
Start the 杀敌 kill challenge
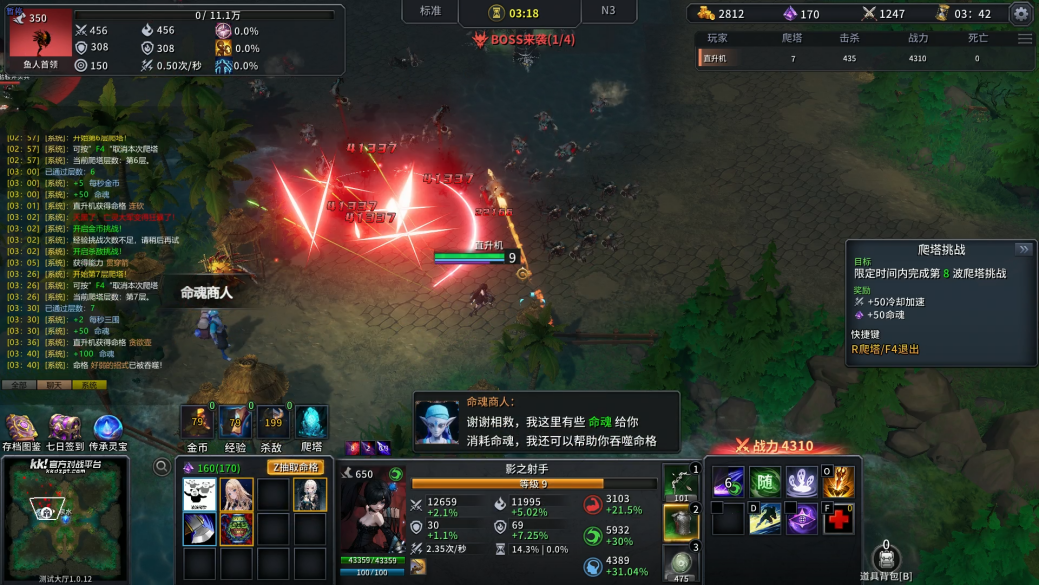click(x=271, y=423)
